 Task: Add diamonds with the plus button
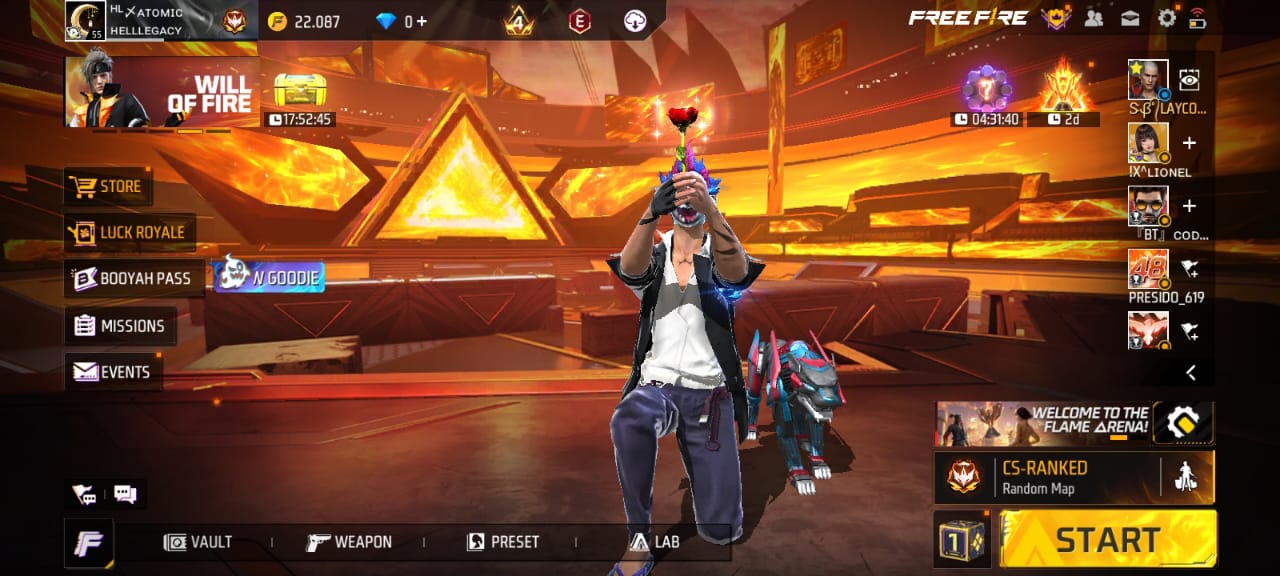(x=421, y=21)
